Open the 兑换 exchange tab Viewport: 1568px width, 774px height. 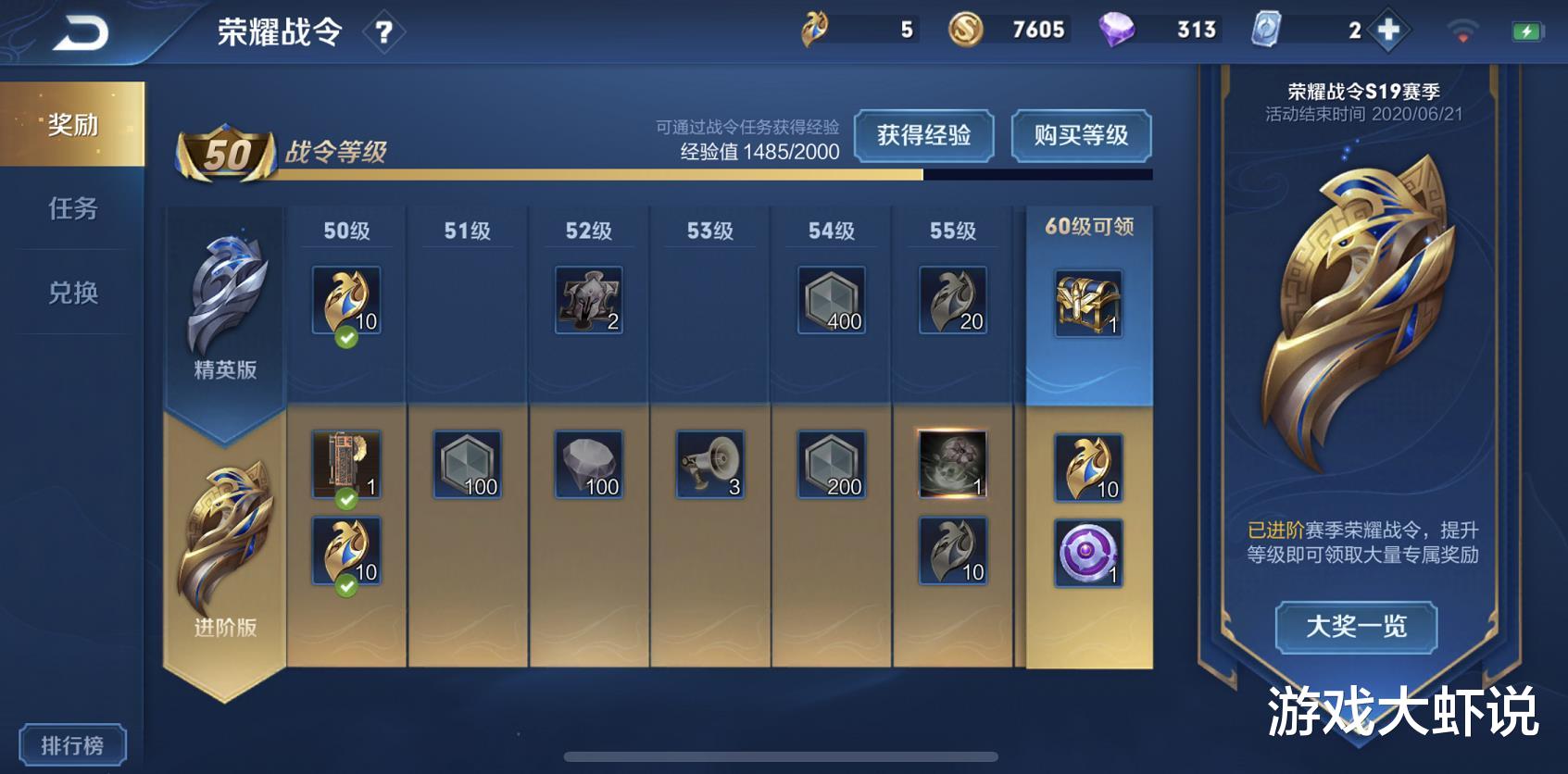[x=70, y=294]
